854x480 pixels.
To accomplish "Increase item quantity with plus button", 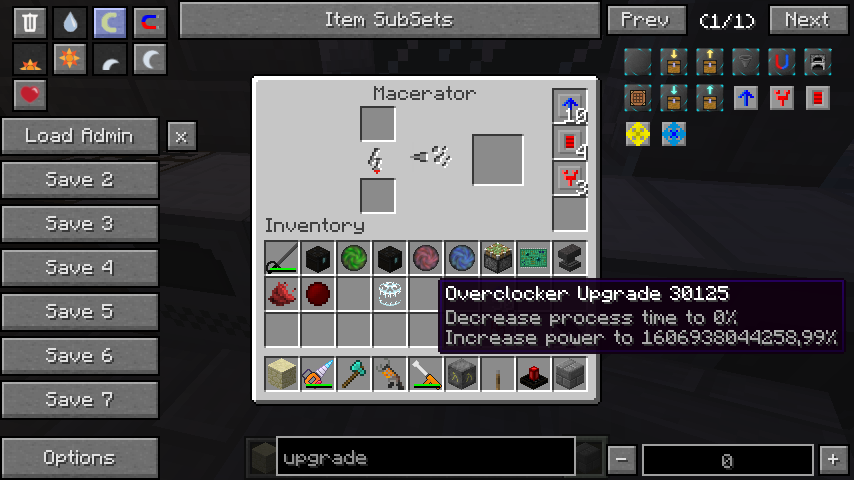I will [x=832, y=459].
